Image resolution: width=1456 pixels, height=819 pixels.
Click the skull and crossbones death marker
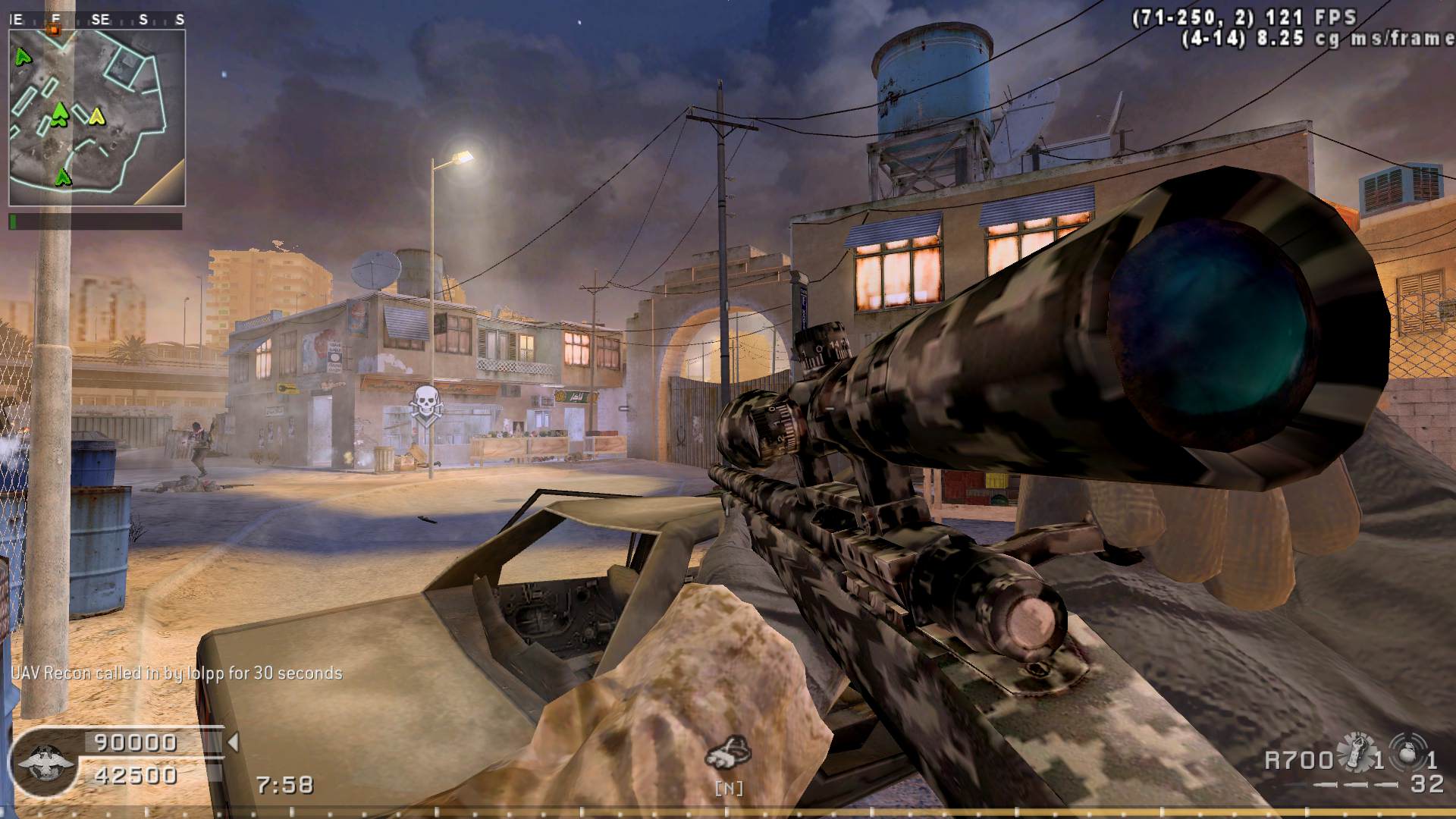(425, 402)
